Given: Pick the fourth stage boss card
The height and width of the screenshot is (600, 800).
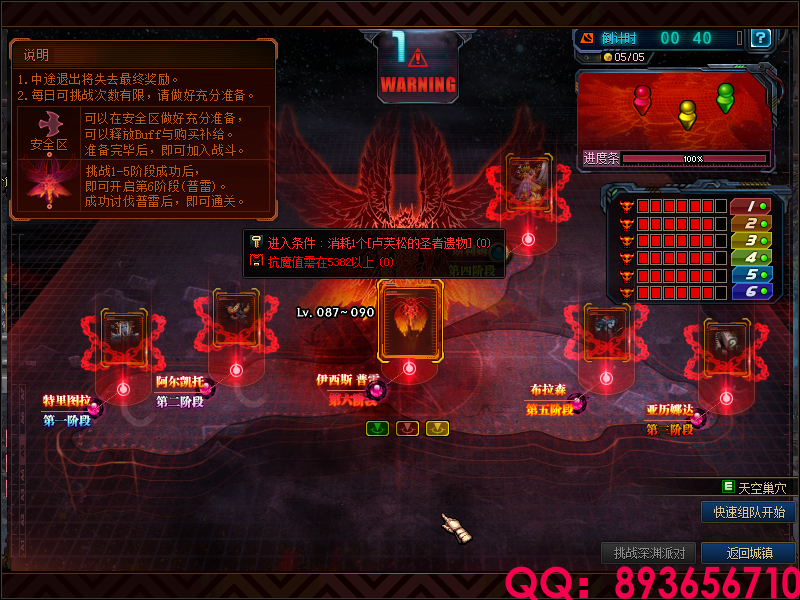Looking at the screenshot, I should [529, 185].
